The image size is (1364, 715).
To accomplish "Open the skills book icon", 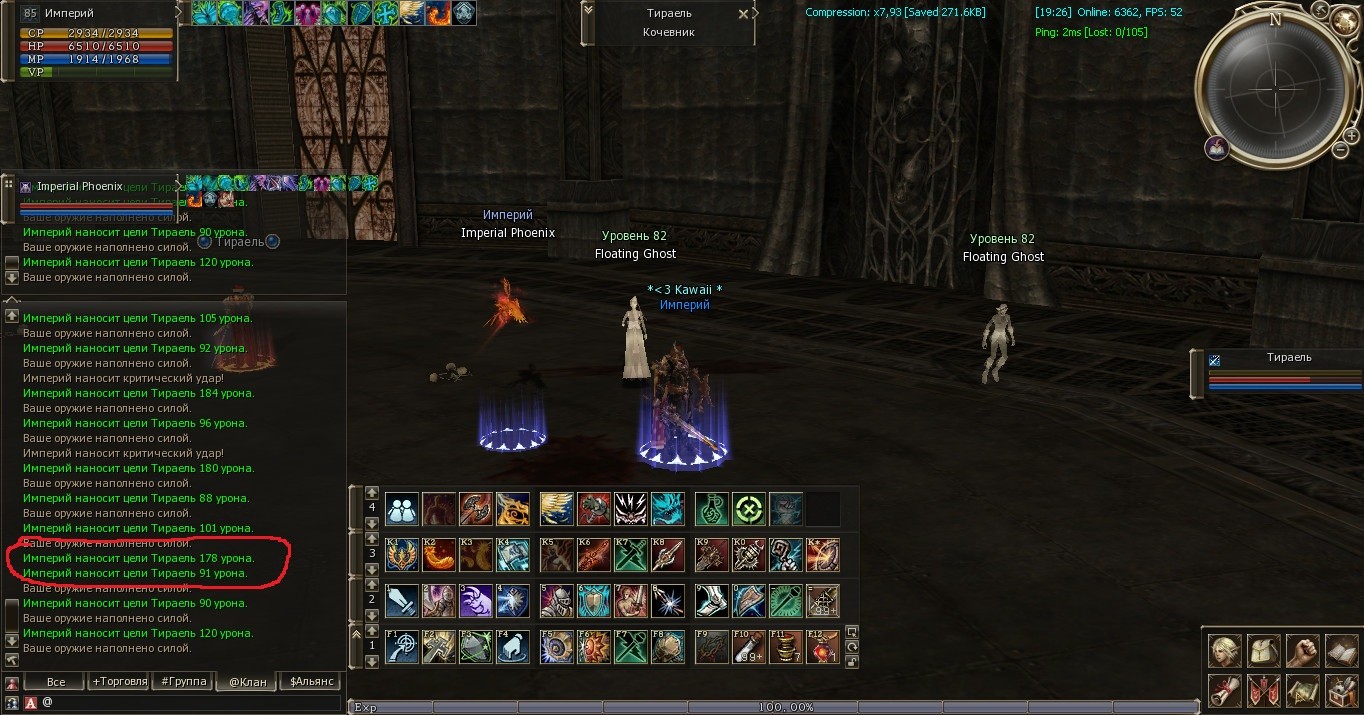I will (x=1340, y=651).
